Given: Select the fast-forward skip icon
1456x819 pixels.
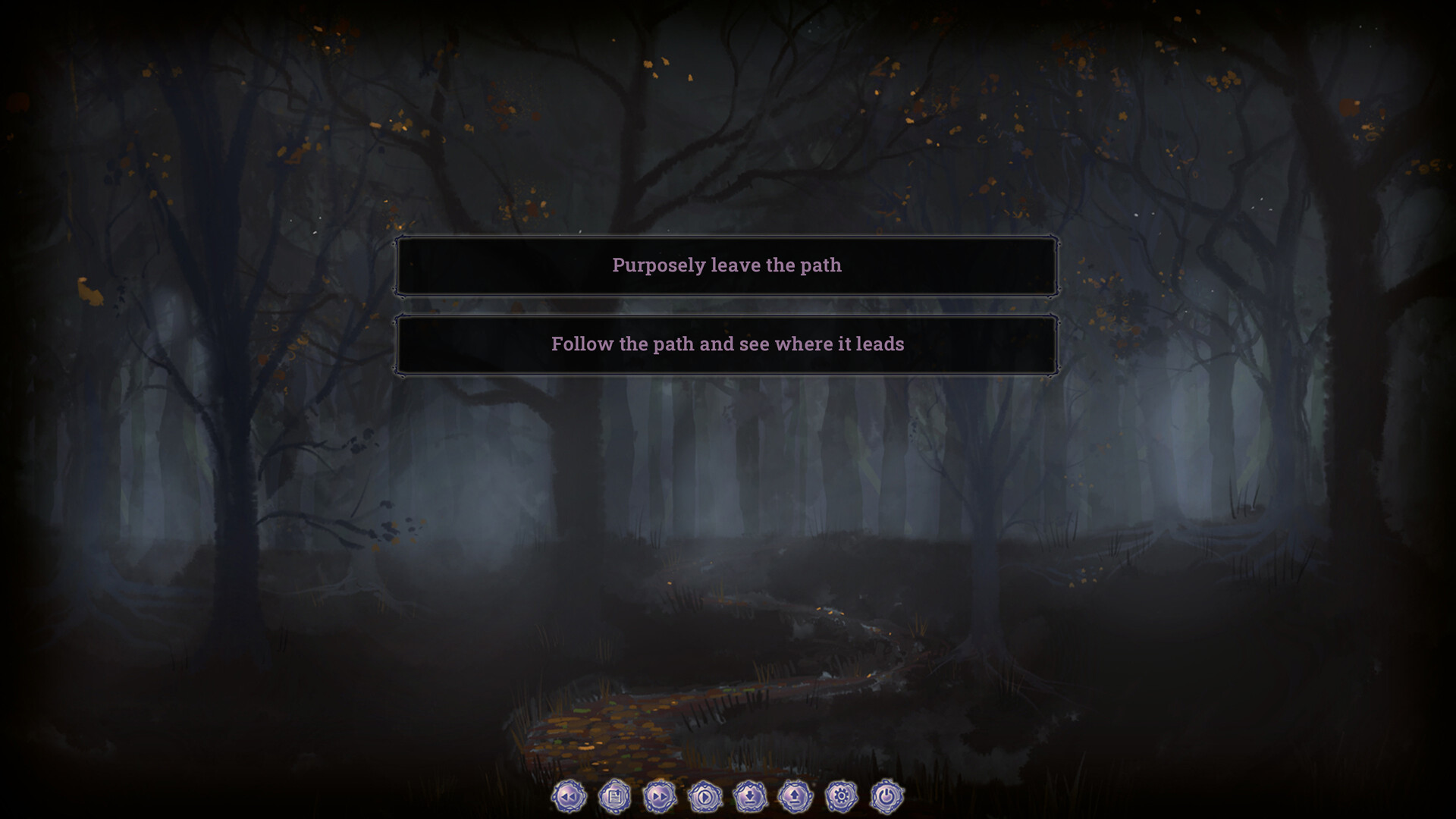Looking at the screenshot, I should click(x=660, y=797).
